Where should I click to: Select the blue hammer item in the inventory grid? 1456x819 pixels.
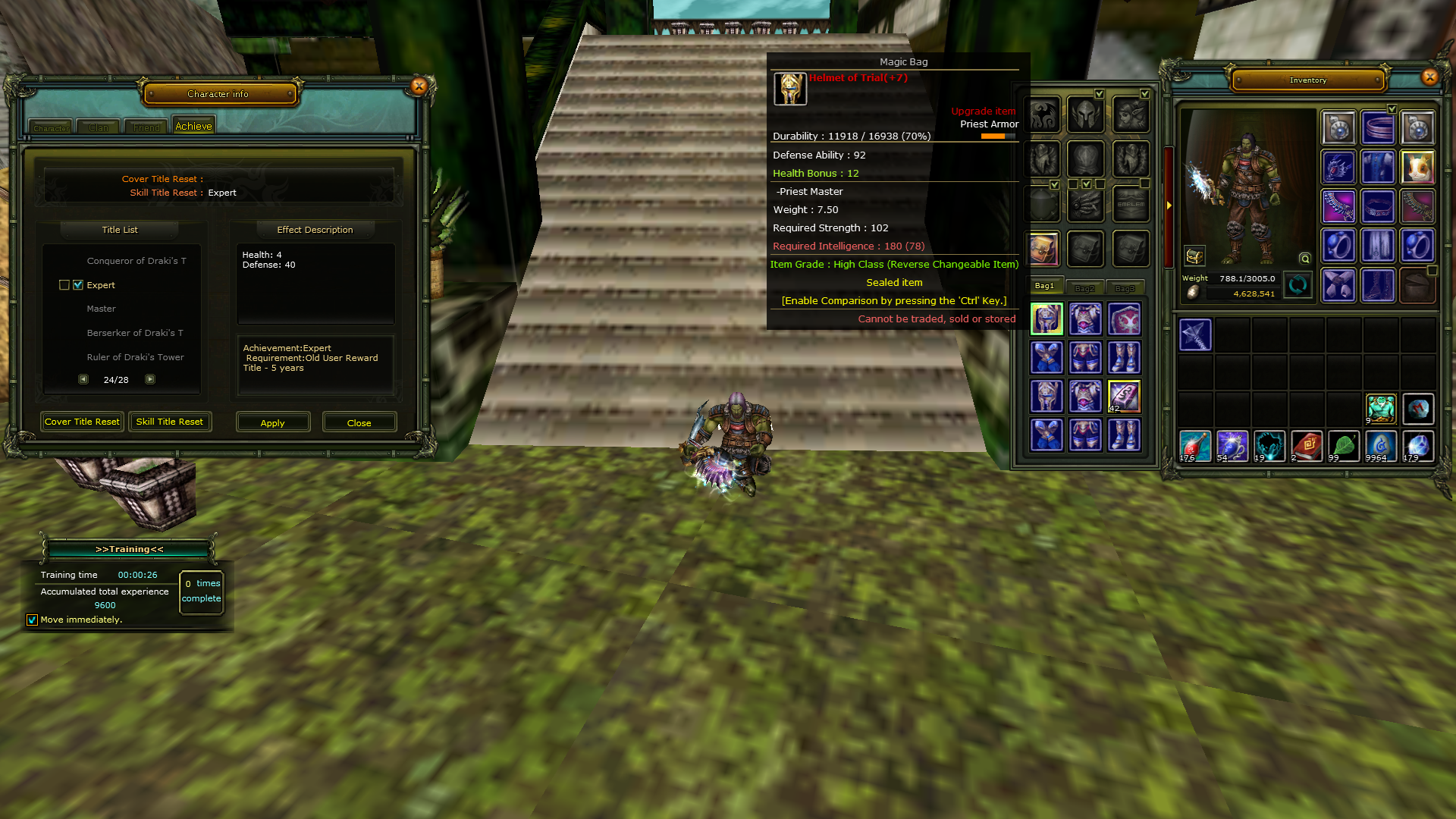click(1194, 334)
